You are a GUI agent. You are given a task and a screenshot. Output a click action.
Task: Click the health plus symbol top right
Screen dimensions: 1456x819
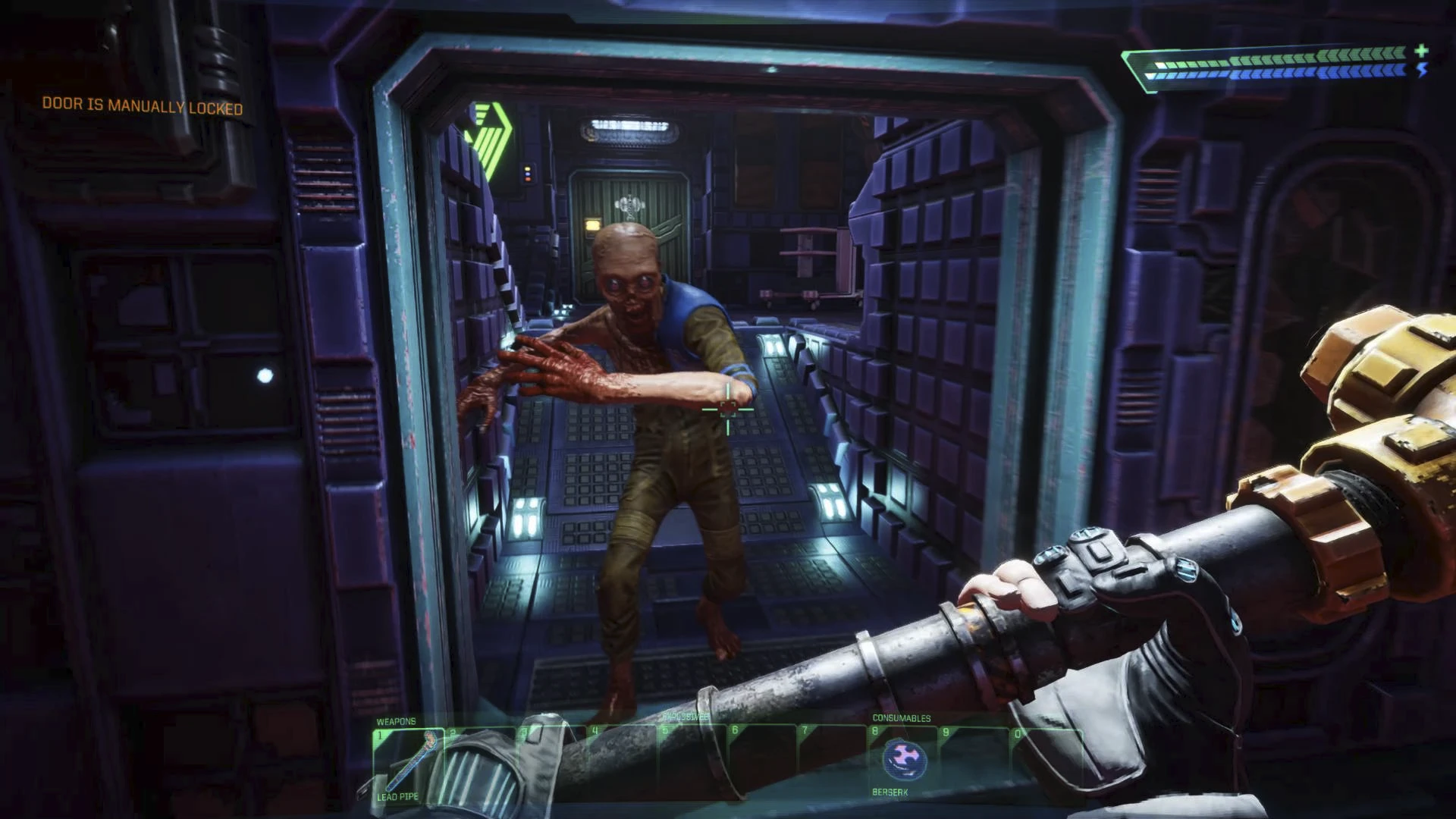[x=1420, y=51]
